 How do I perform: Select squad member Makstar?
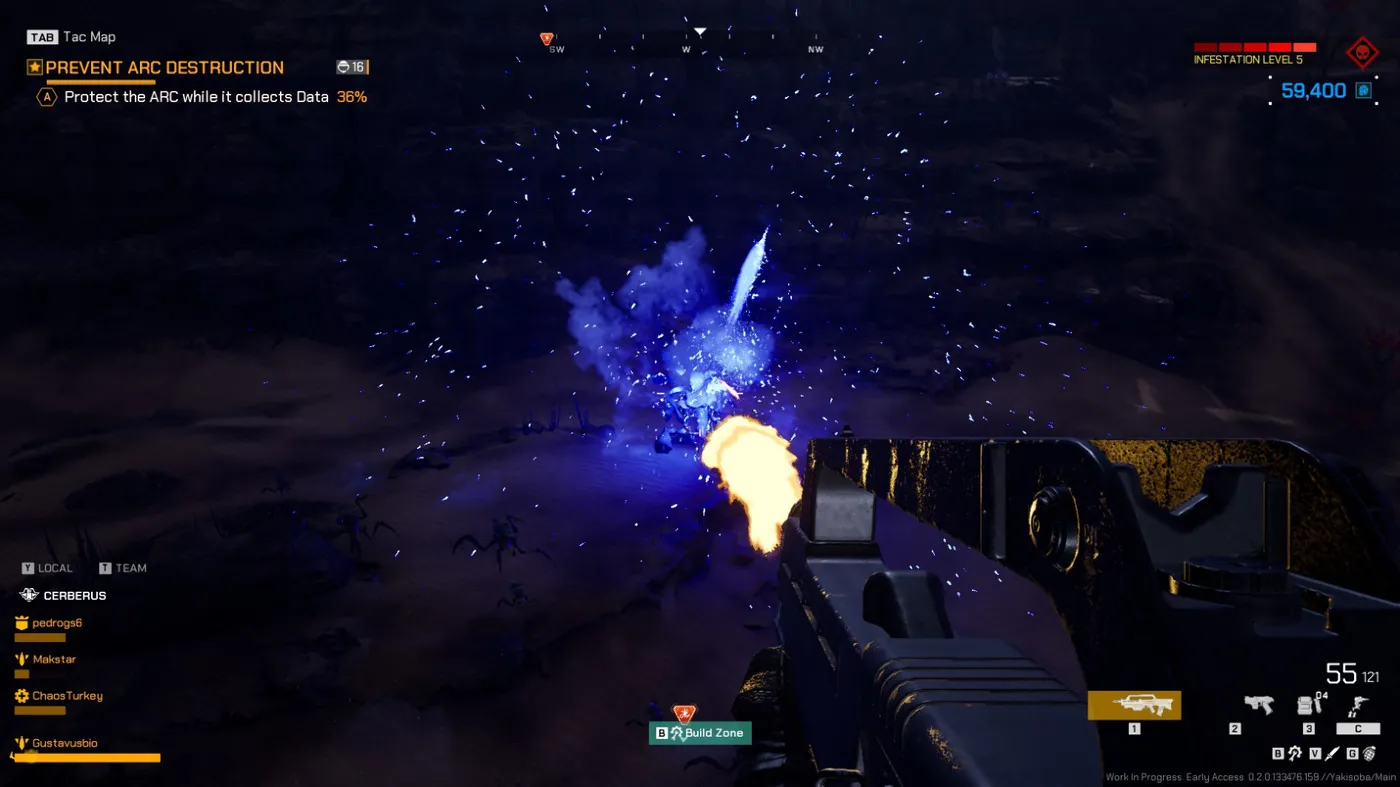coord(54,659)
